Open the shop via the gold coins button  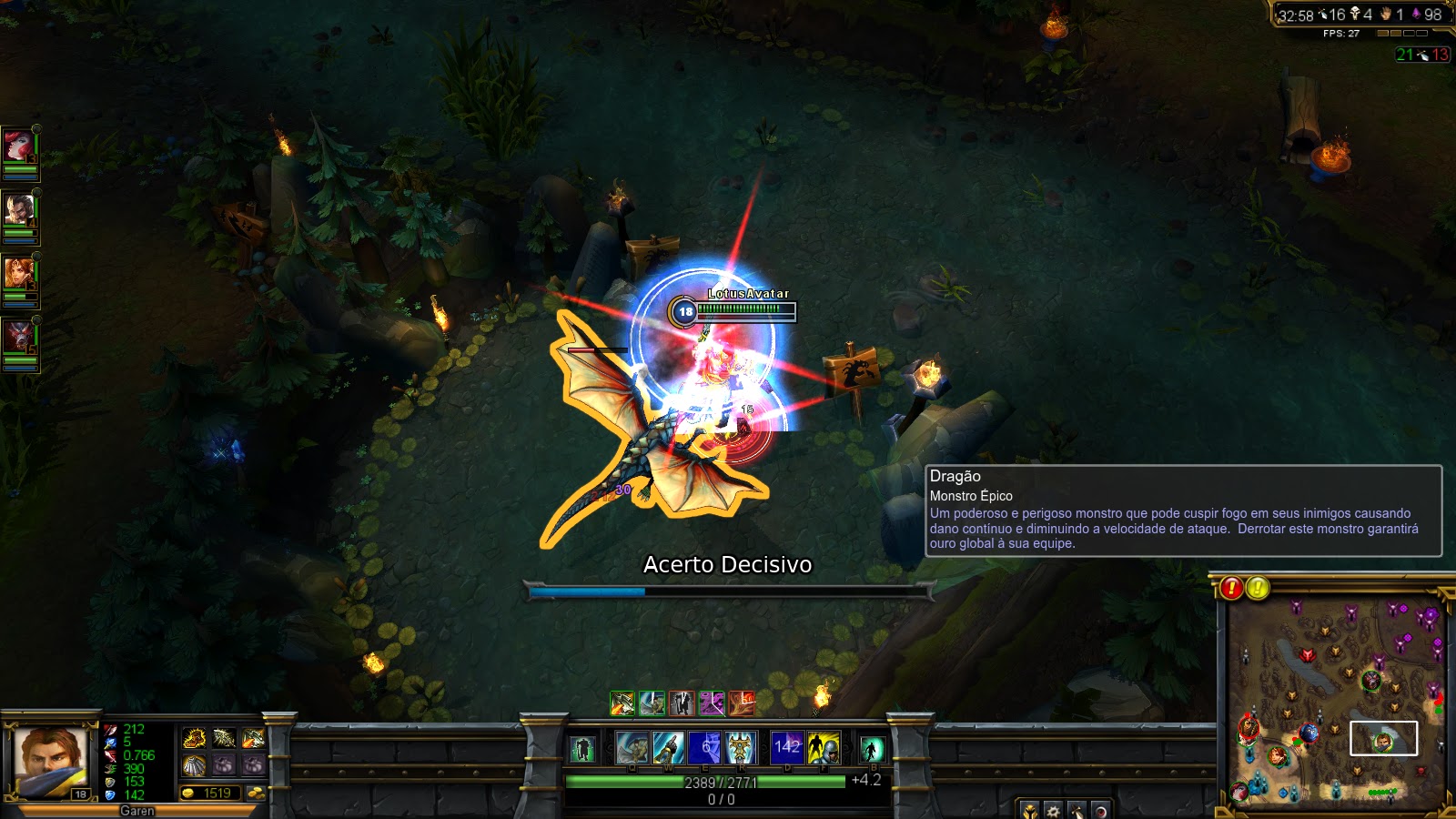point(257,793)
